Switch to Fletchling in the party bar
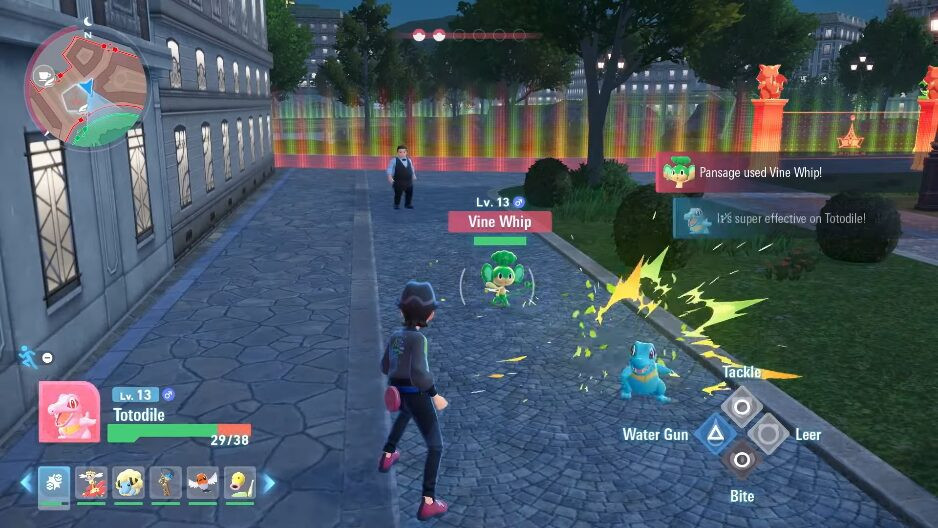The image size is (938, 528). [x=202, y=484]
